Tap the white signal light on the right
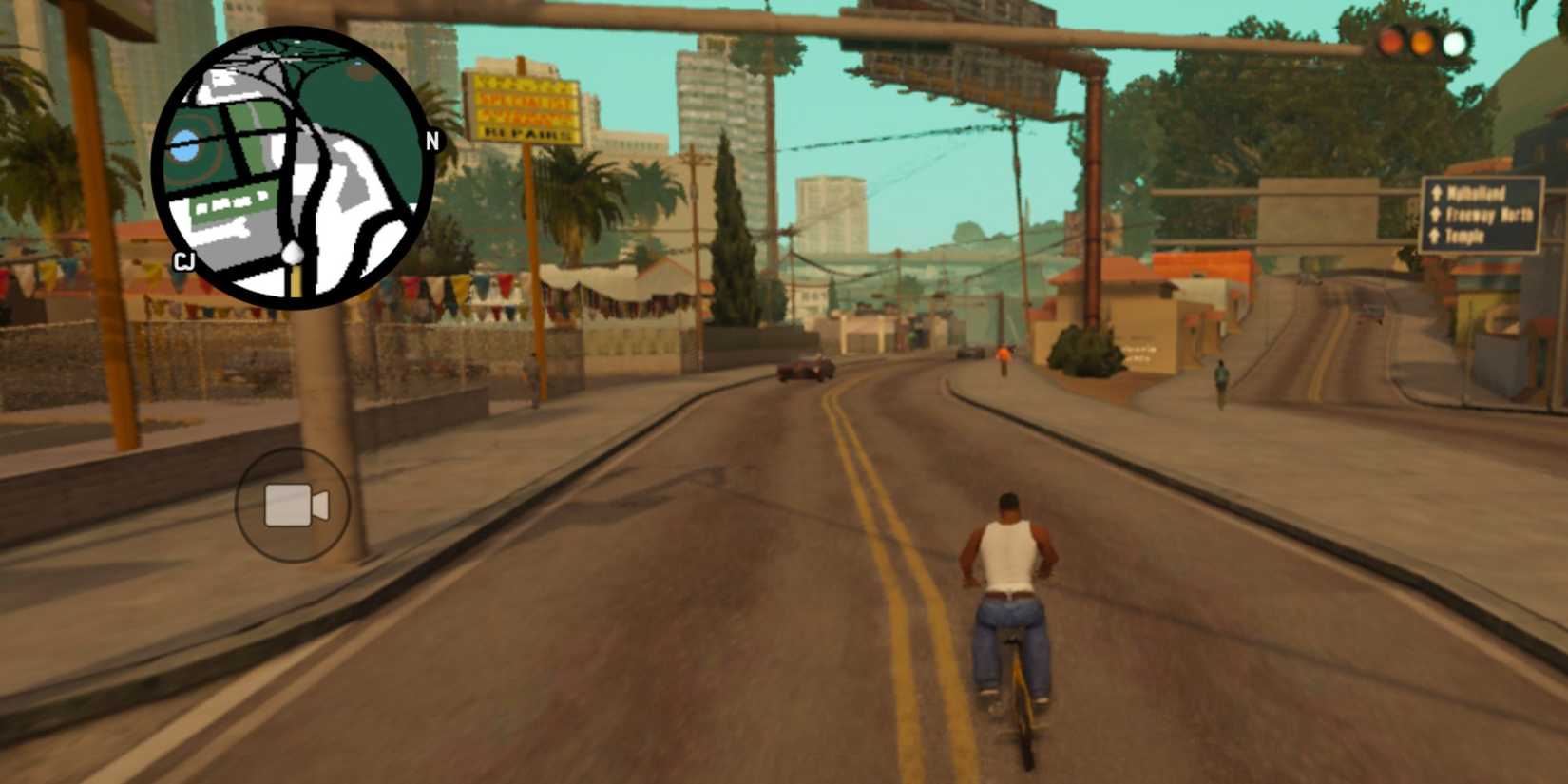This screenshot has width=1568, height=784. pyautogui.click(x=1455, y=43)
